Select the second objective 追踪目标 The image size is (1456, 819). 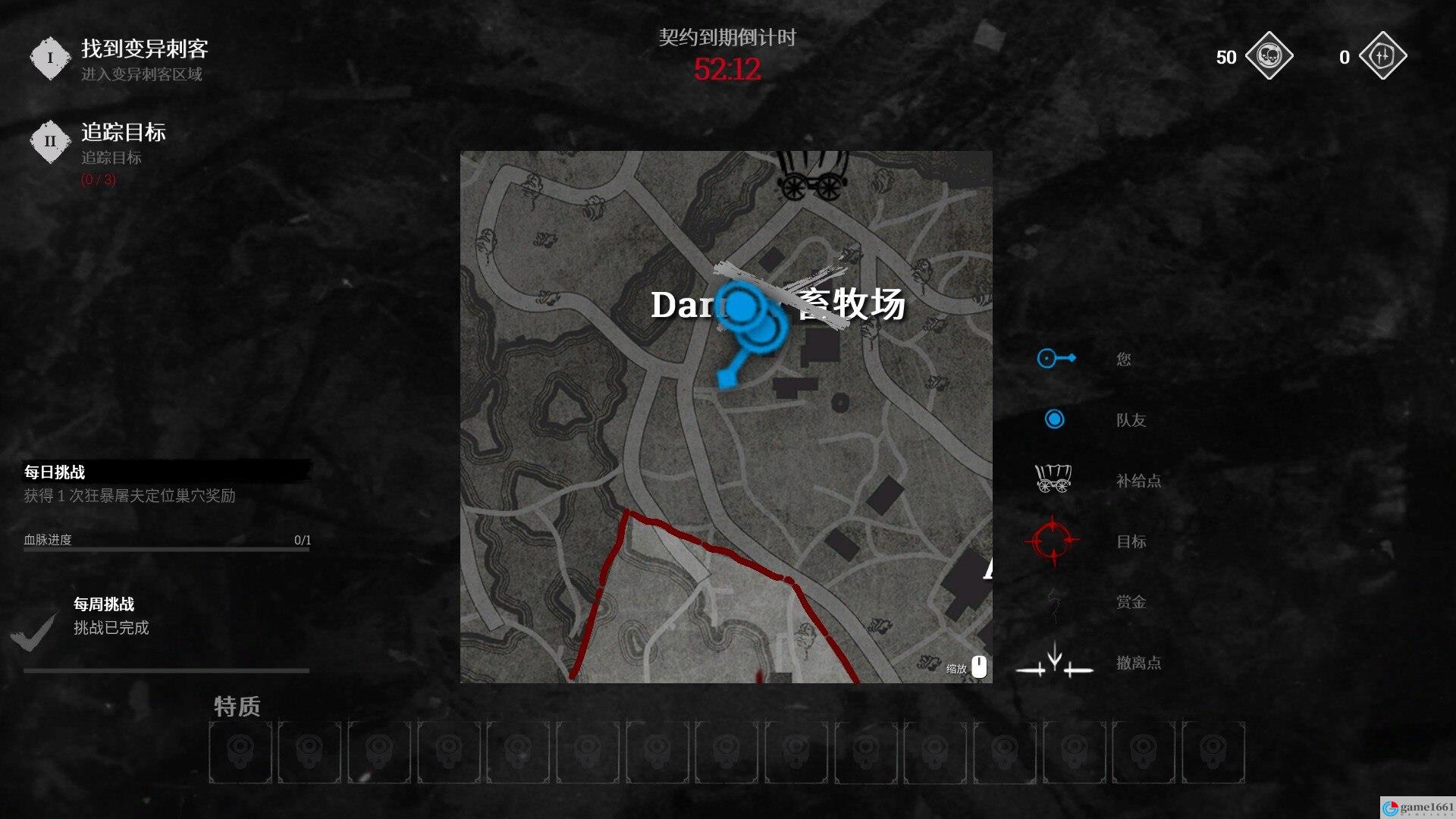click(123, 133)
